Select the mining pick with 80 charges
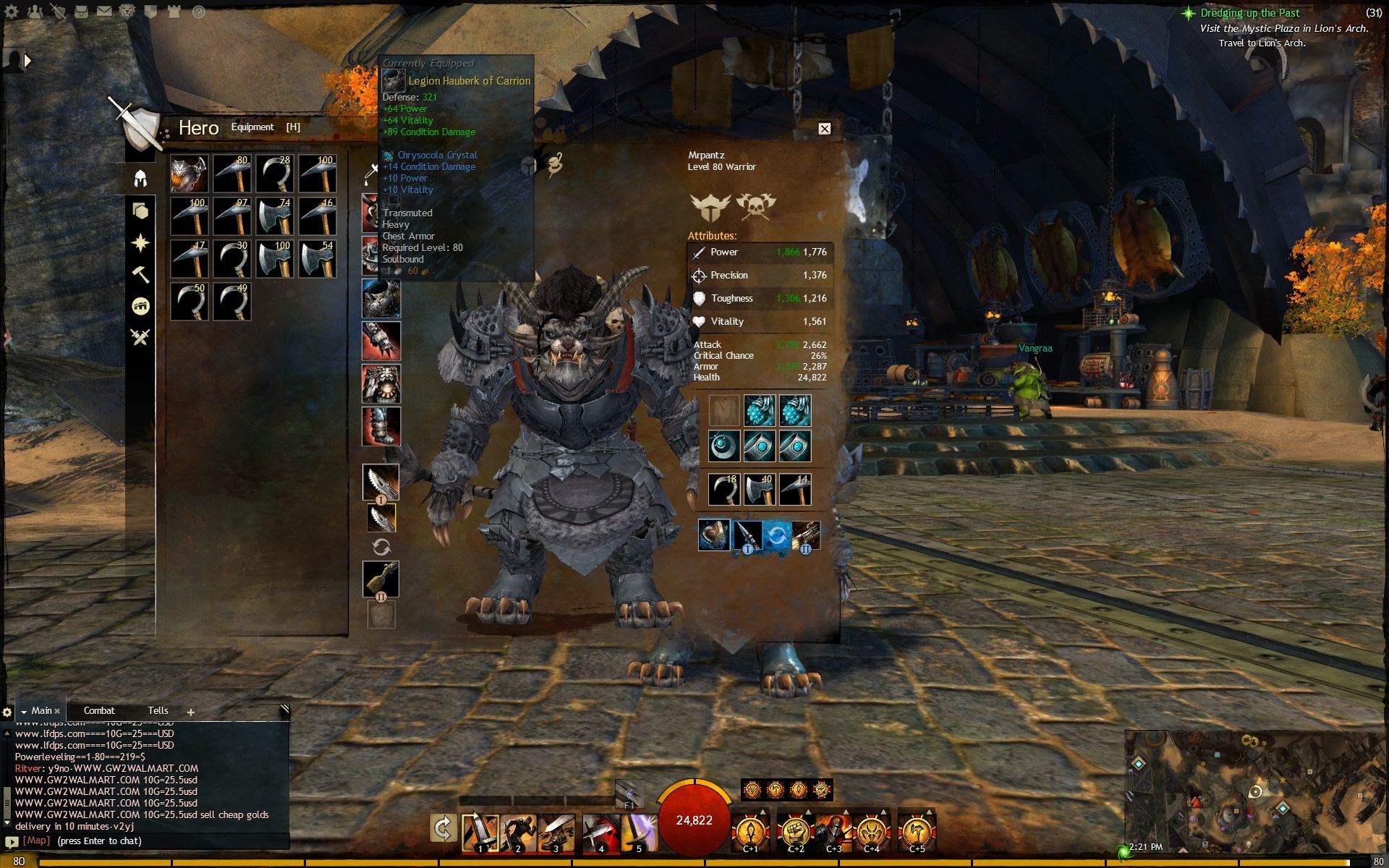 coord(232,174)
